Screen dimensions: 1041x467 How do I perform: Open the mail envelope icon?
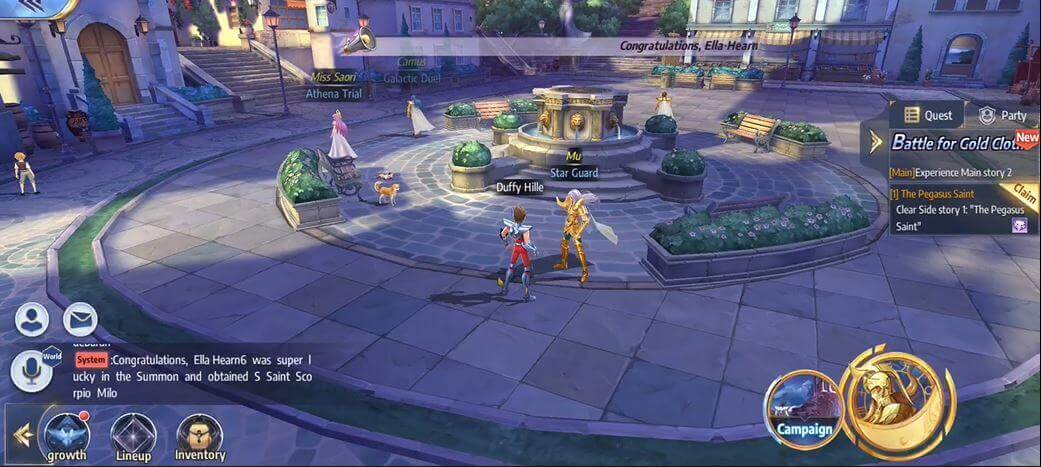pos(80,319)
